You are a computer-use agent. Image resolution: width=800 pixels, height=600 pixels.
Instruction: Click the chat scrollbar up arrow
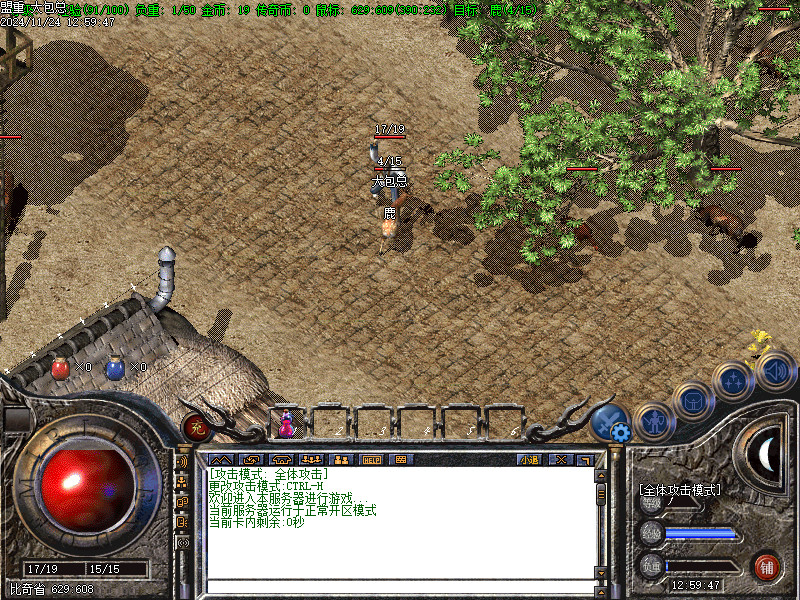[601, 476]
